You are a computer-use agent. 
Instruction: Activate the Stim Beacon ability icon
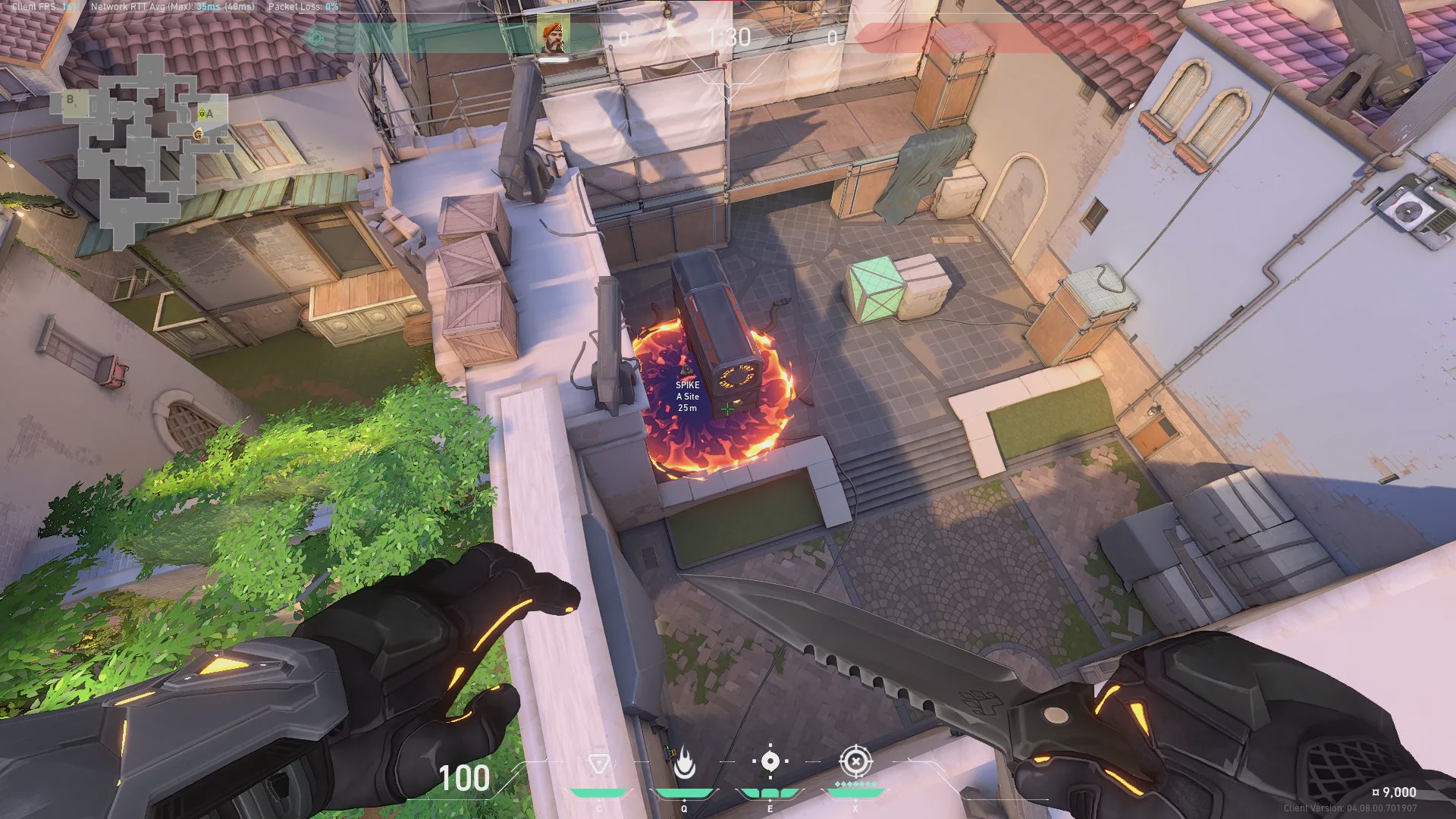click(599, 764)
